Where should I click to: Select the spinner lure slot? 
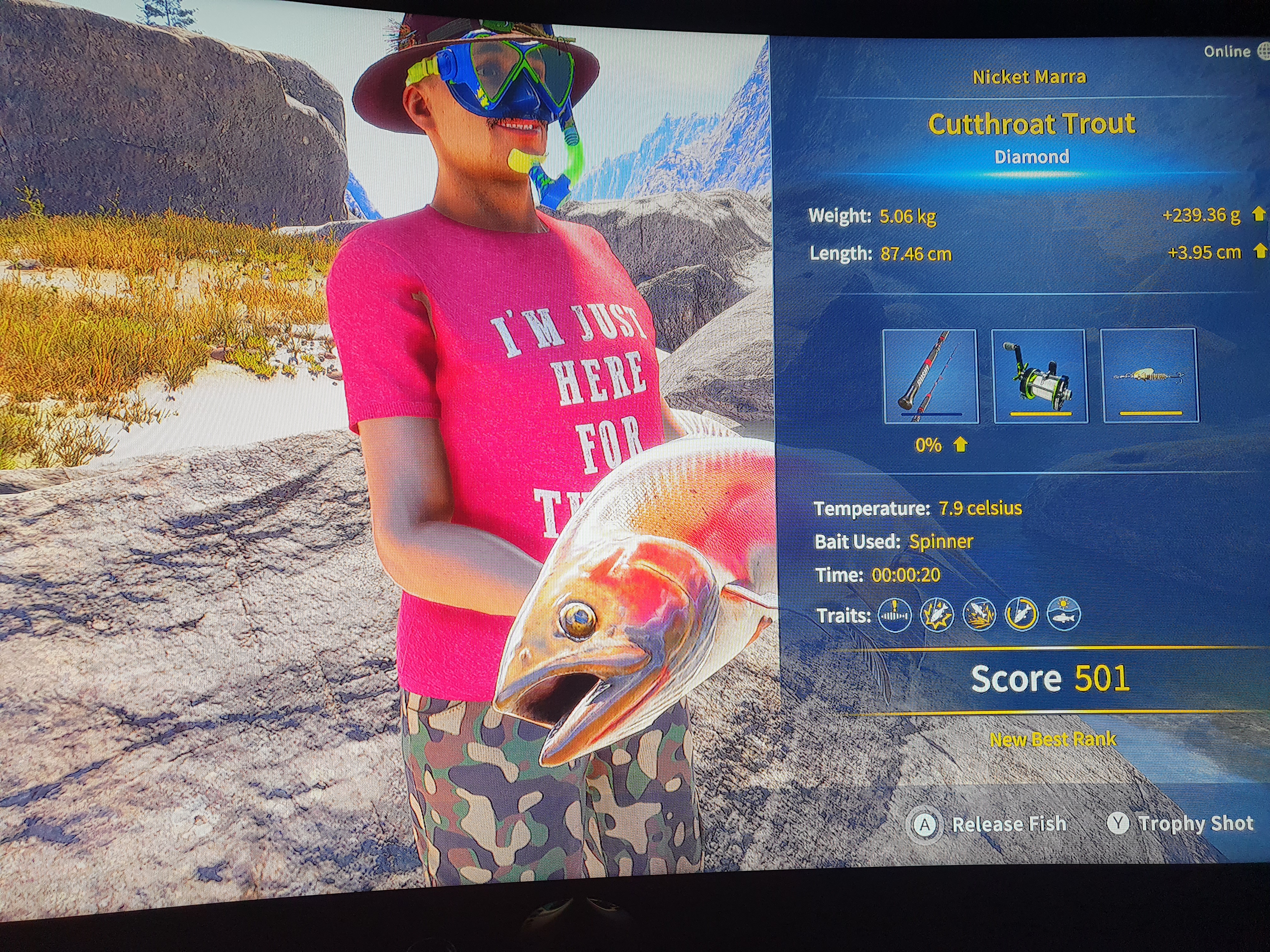pyautogui.click(x=1149, y=376)
